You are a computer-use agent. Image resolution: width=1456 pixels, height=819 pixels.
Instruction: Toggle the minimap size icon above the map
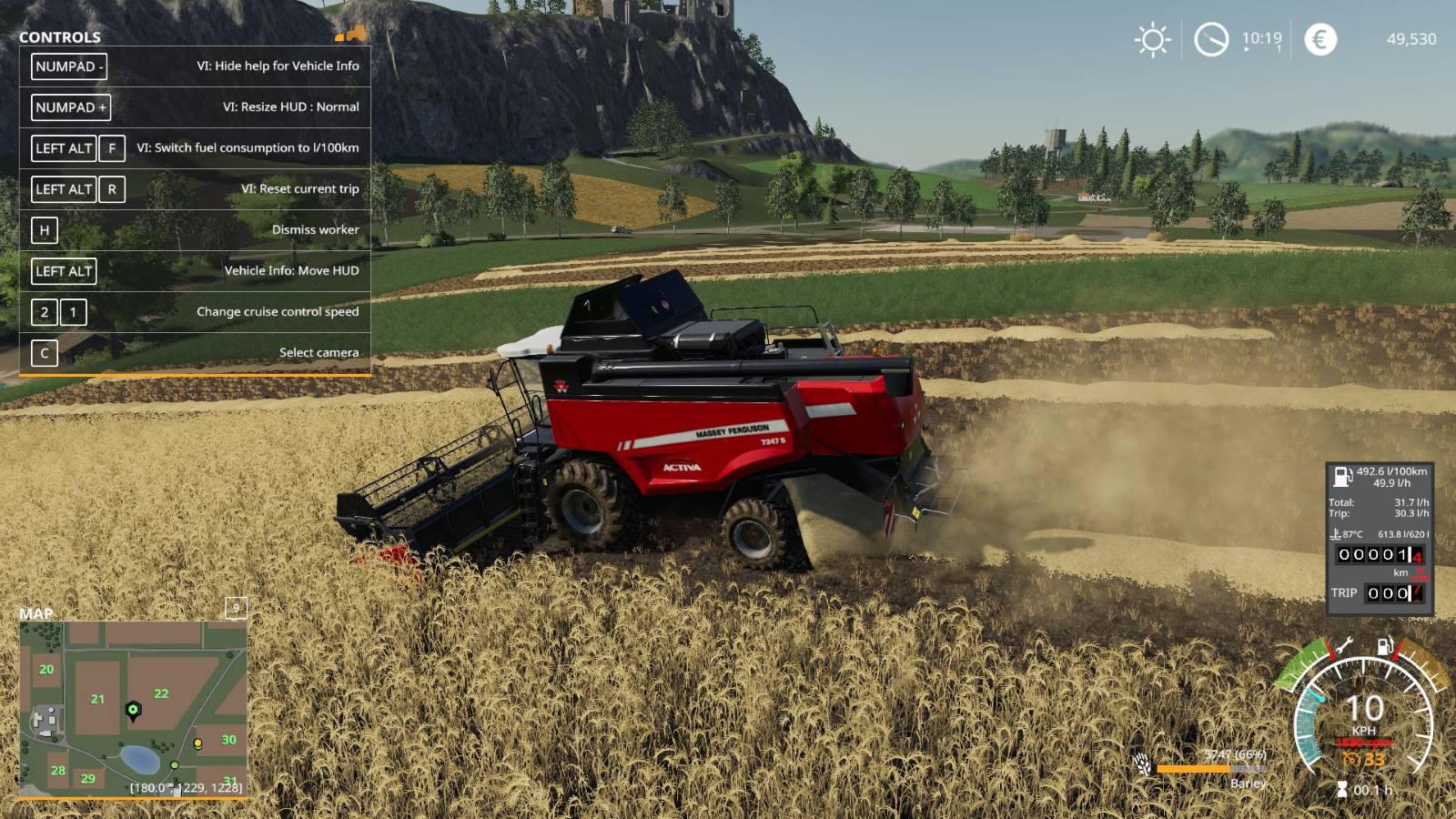[x=236, y=608]
